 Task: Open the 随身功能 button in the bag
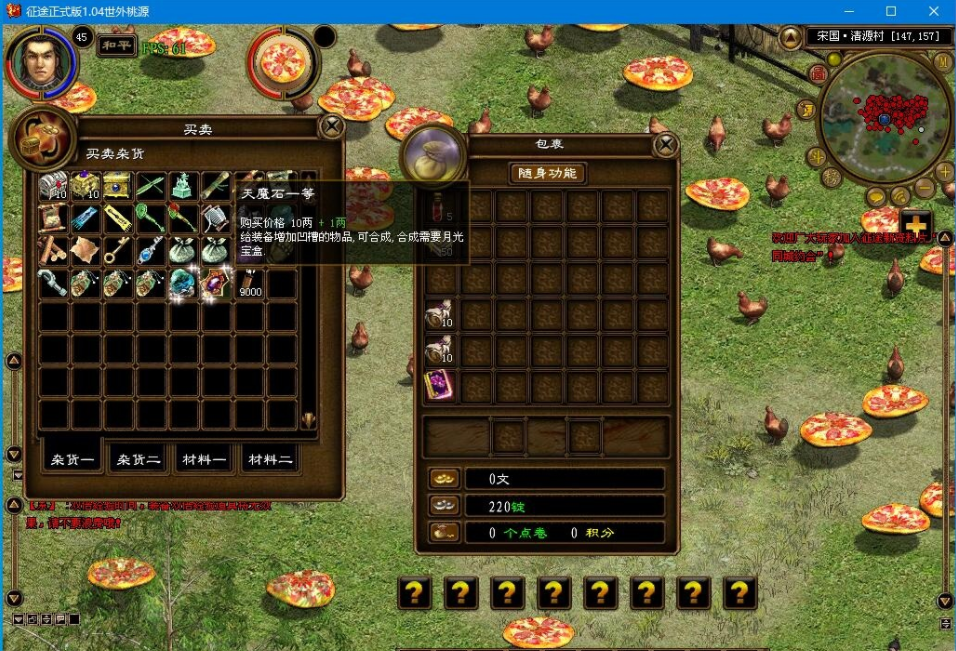[547, 173]
